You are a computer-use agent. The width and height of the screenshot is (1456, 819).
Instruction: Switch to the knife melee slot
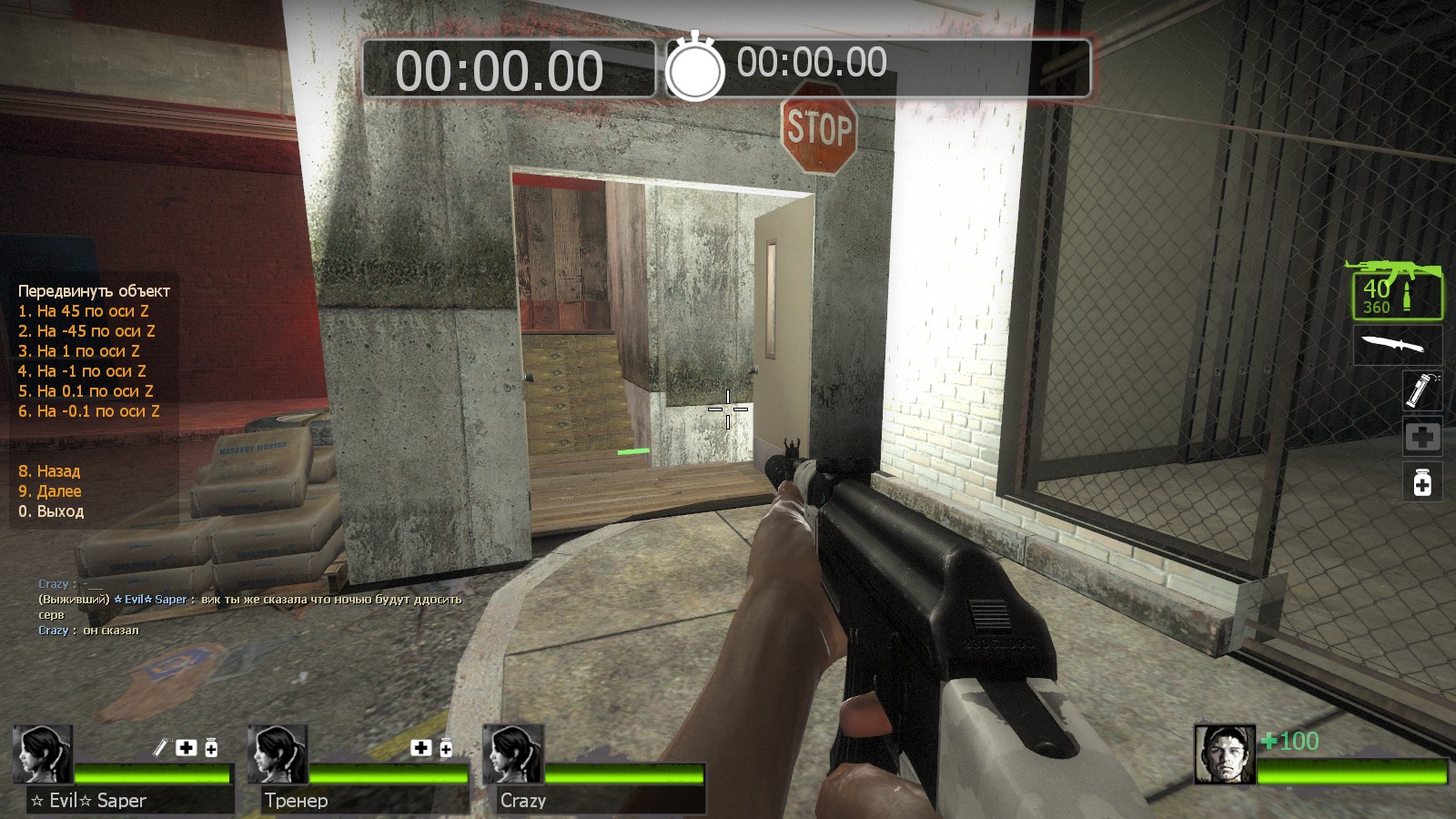click(x=1396, y=345)
